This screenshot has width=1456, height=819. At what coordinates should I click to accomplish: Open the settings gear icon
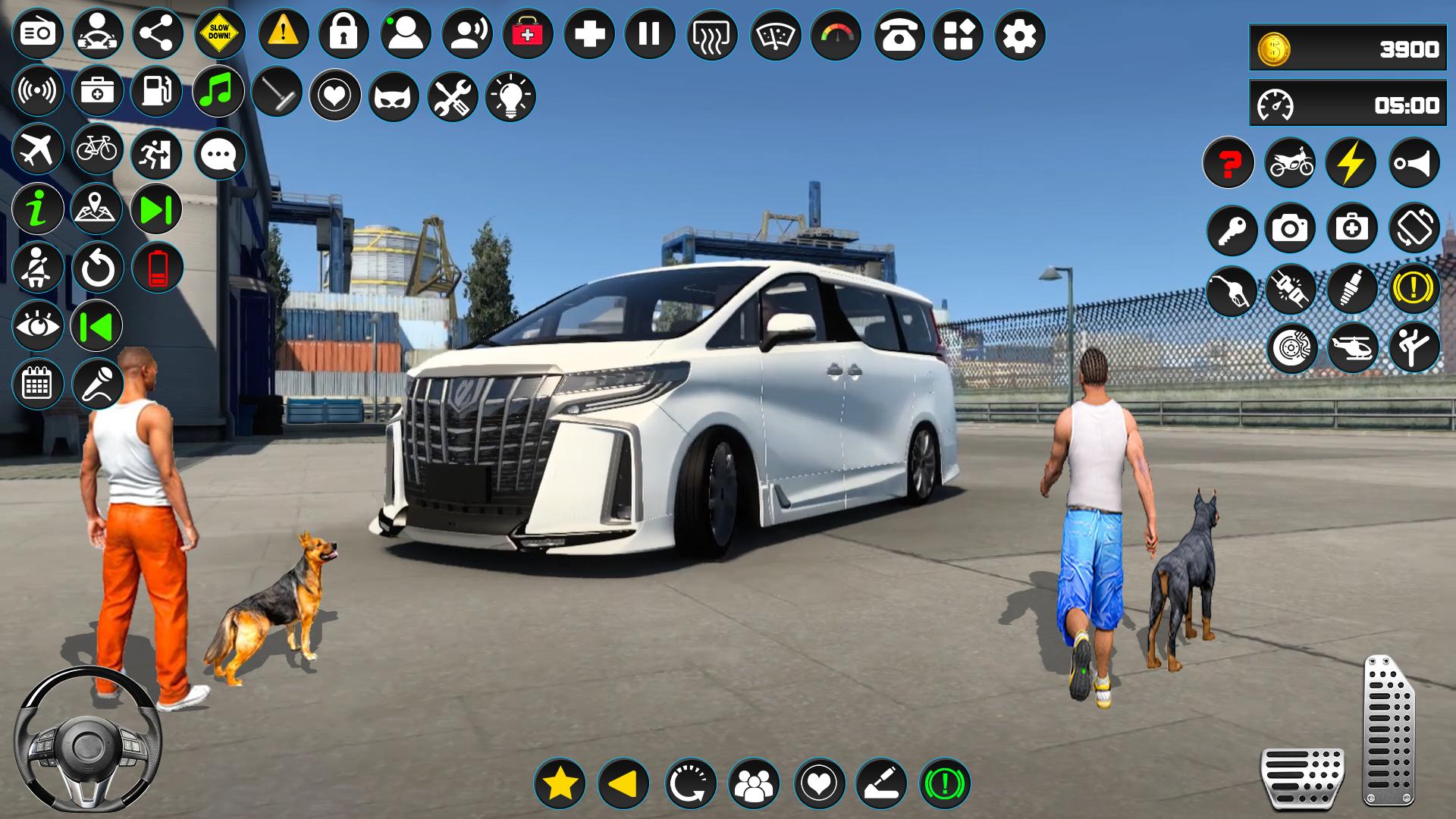(x=1019, y=35)
